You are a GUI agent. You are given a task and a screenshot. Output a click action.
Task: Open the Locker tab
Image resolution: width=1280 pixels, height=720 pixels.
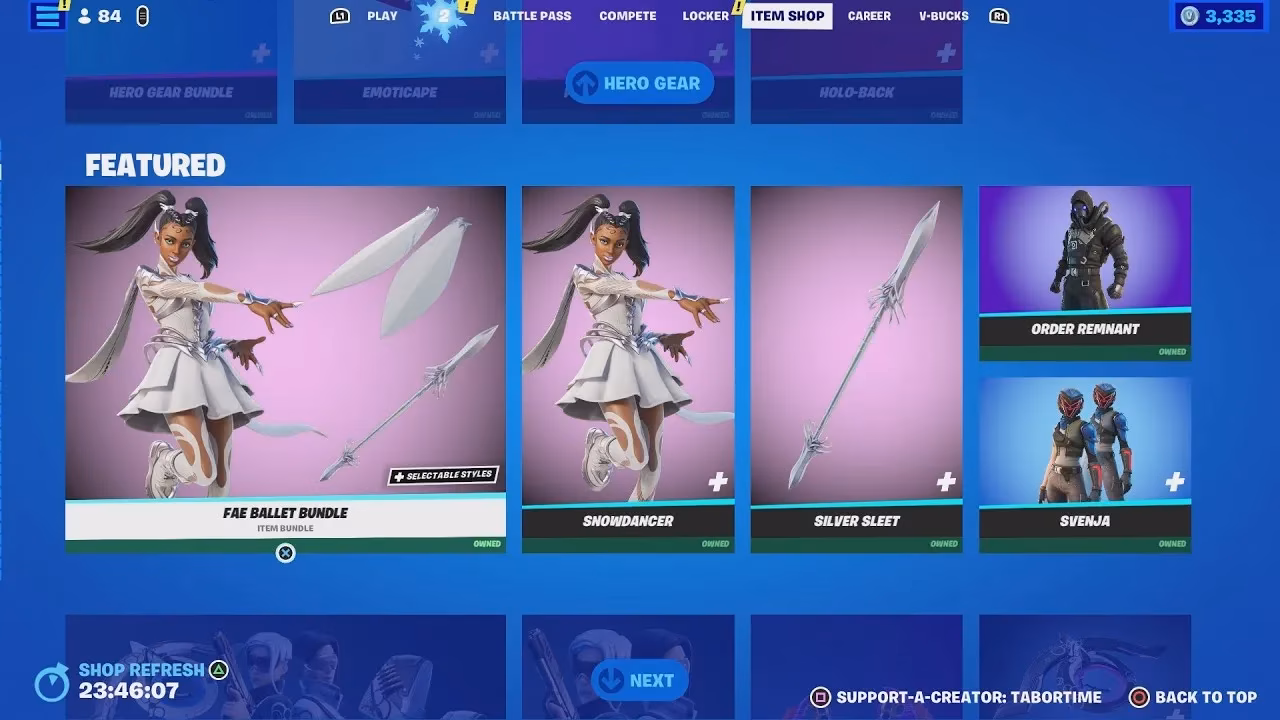705,16
